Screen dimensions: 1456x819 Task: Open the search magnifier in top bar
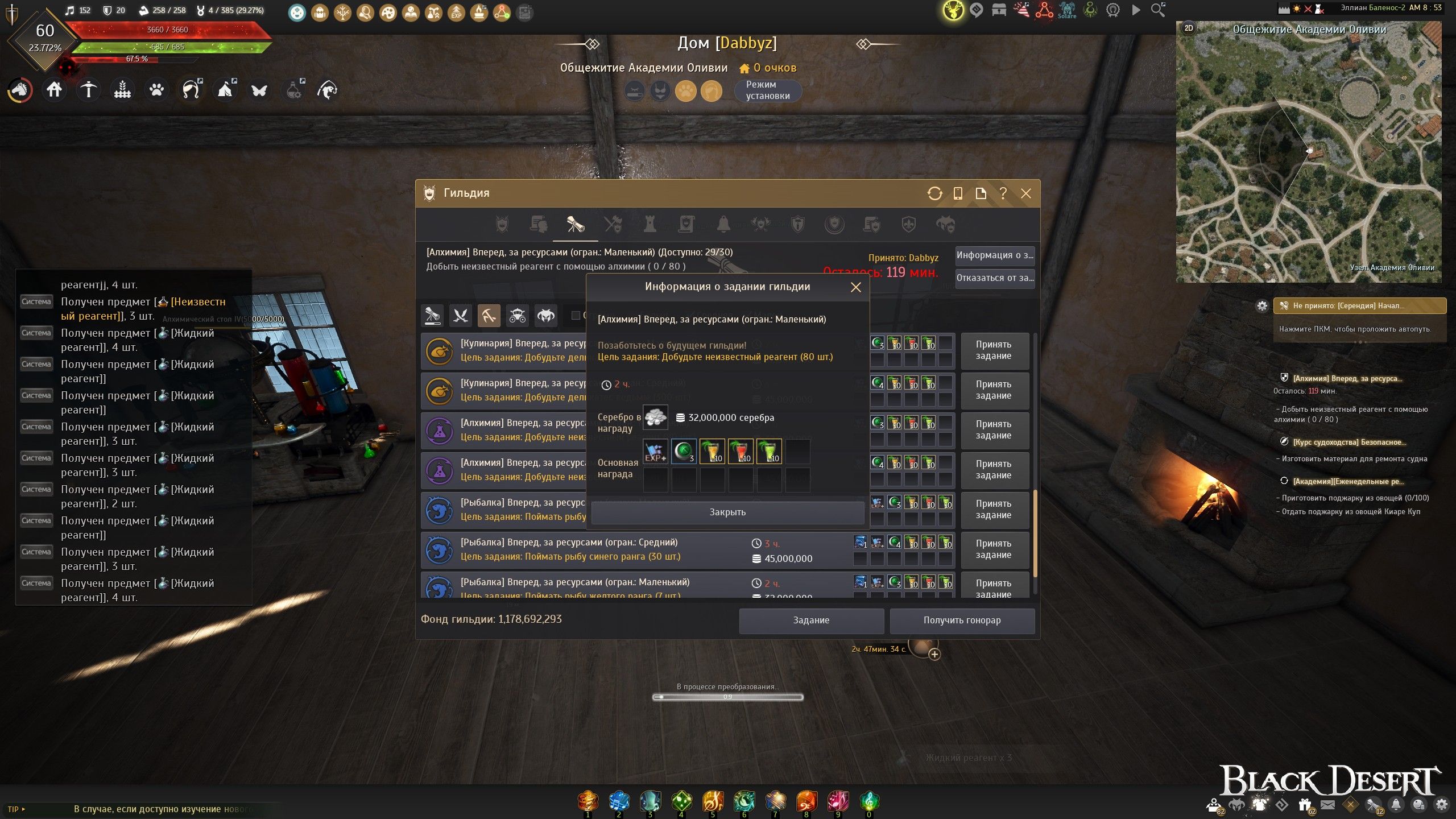coord(1158,10)
